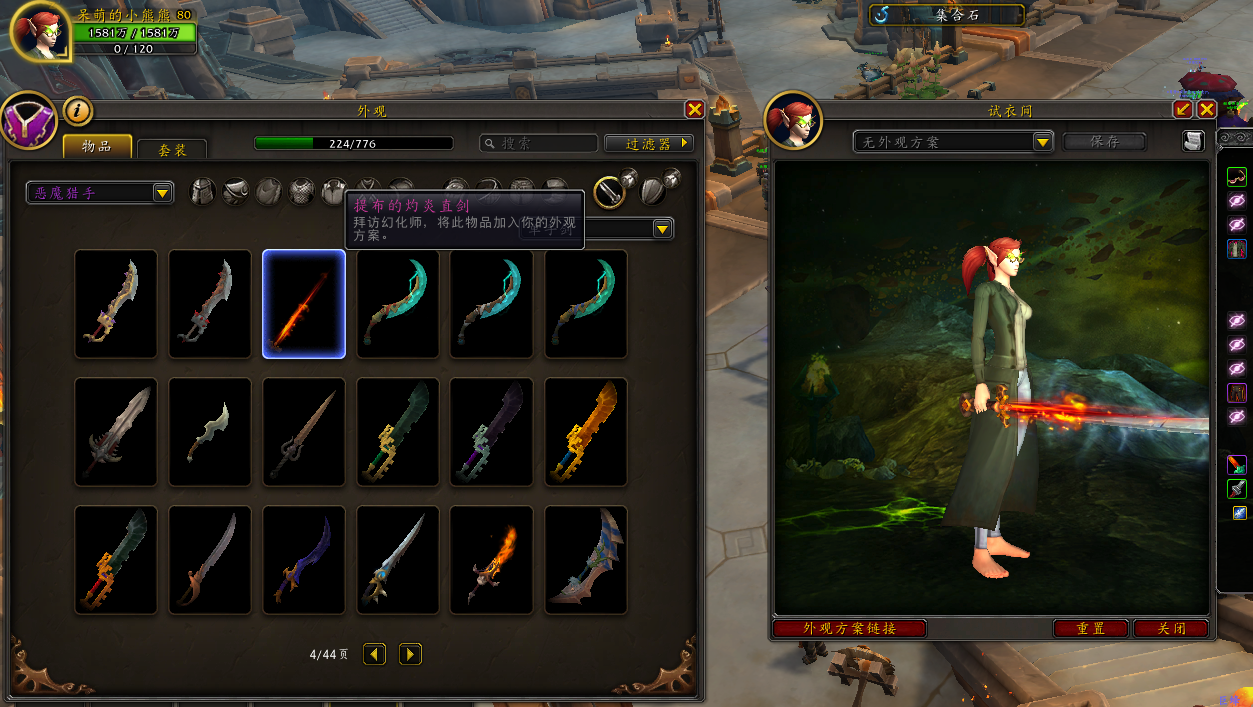
Task: Go to the next appearance page
Action: [x=410, y=655]
